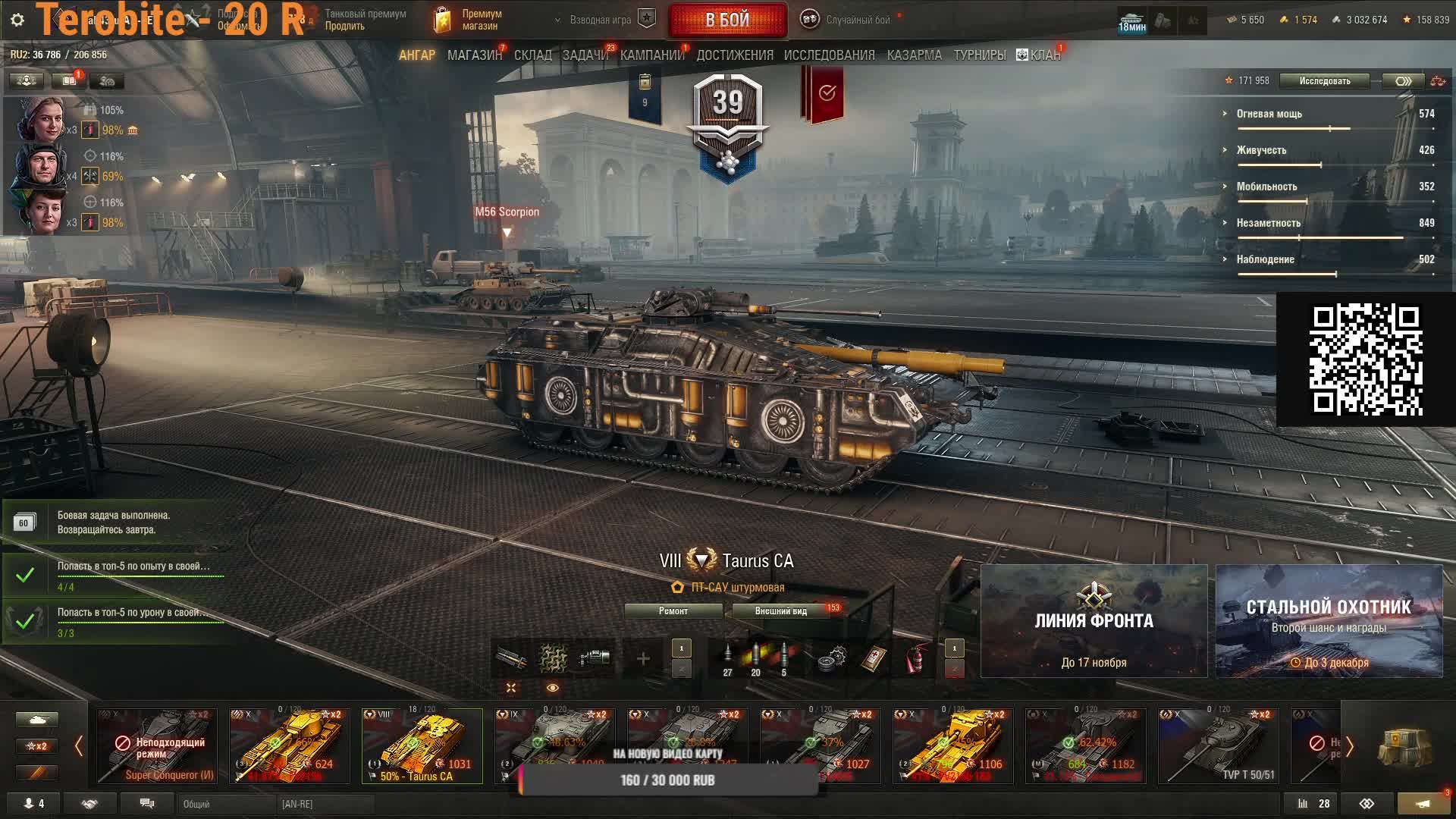The image size is (1456, 819).
Task: Select the Taurus CA tank card
Action: [422, 746]
